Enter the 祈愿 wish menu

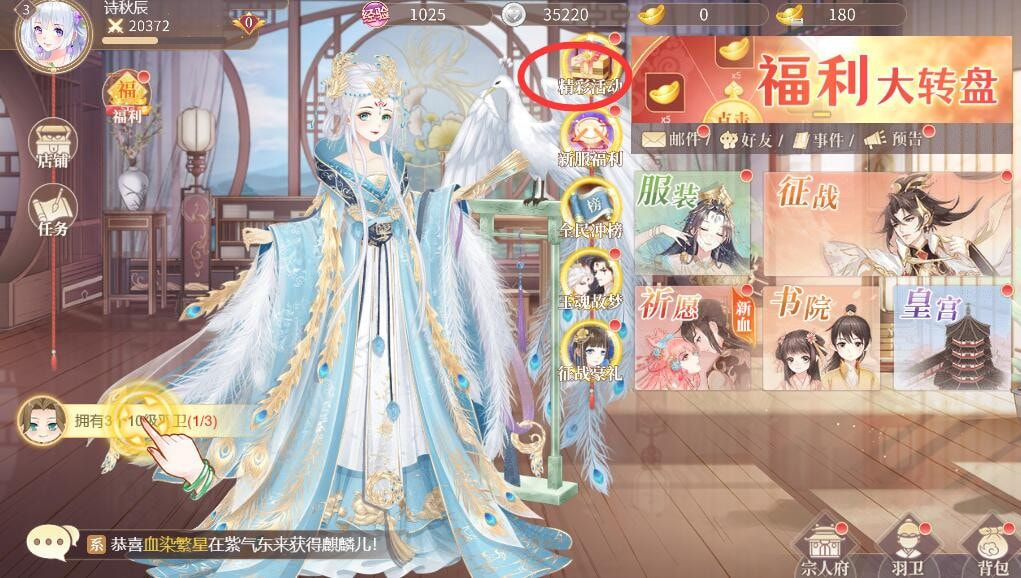tap(692, 337)
